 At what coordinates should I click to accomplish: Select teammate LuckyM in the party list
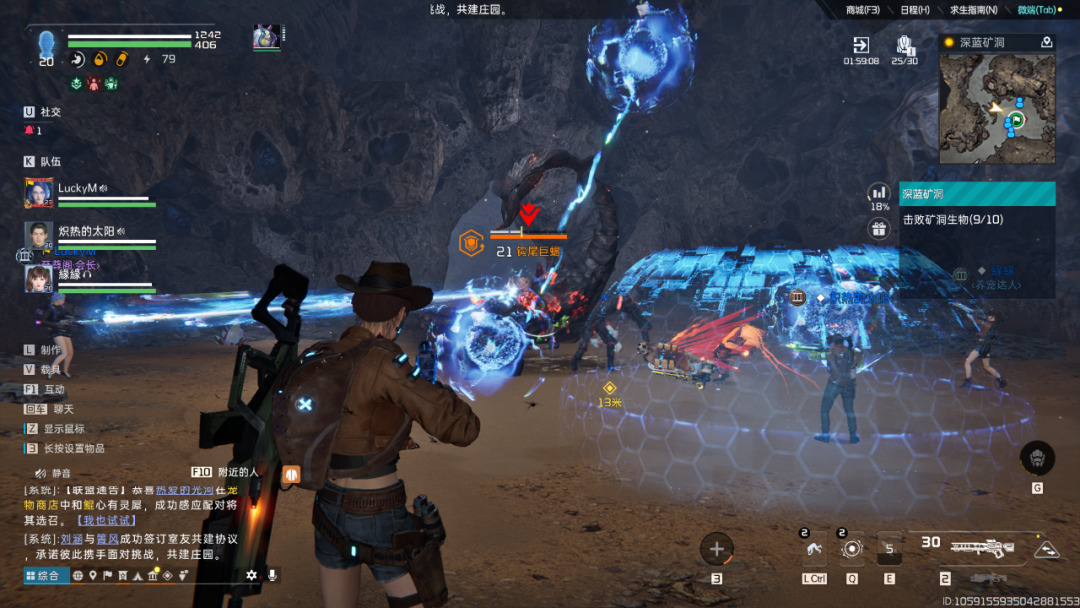click(77, 188)
